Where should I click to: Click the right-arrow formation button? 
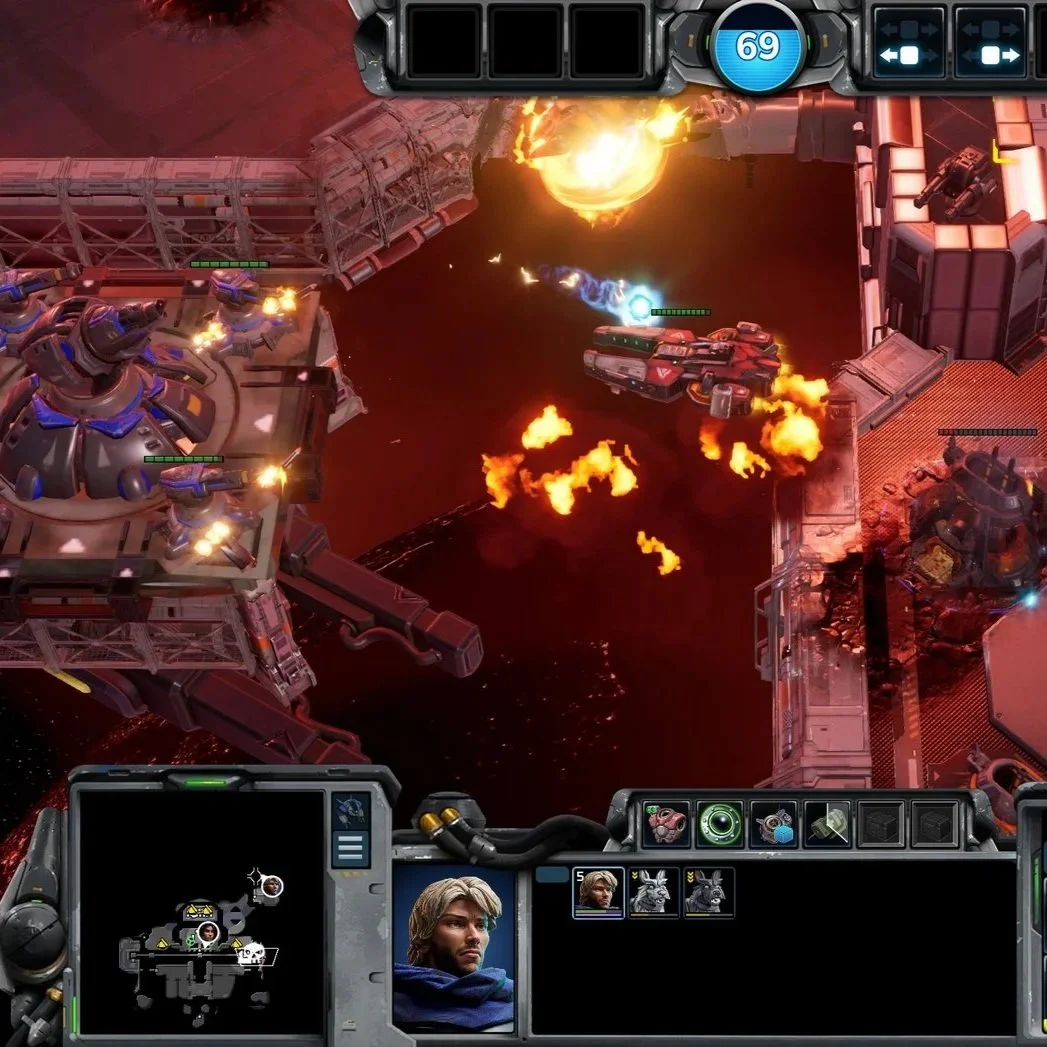989,43
